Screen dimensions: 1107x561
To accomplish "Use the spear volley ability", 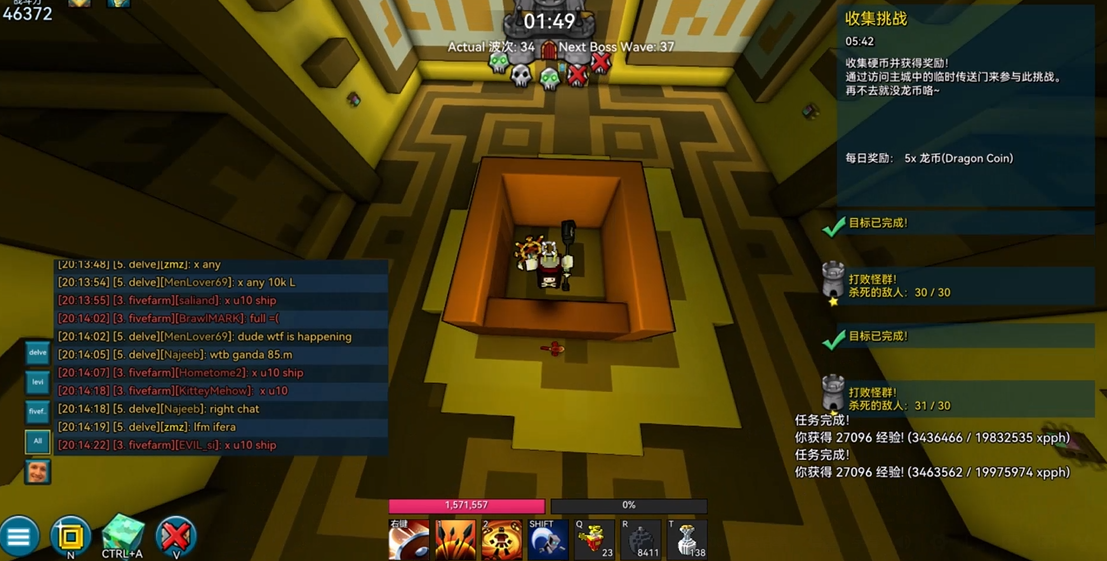I will coord(454,540).
